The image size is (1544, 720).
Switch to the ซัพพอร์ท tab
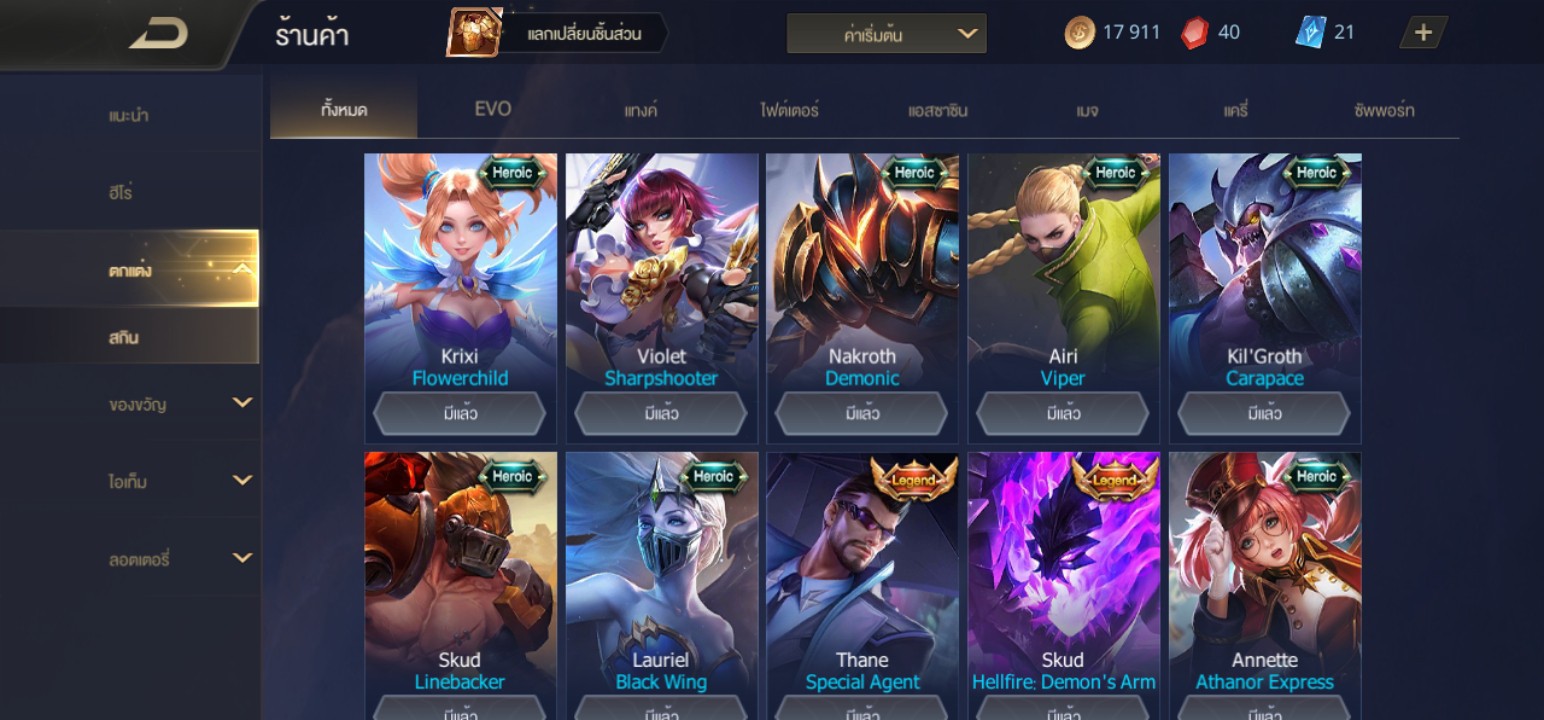pos(1384,110)
